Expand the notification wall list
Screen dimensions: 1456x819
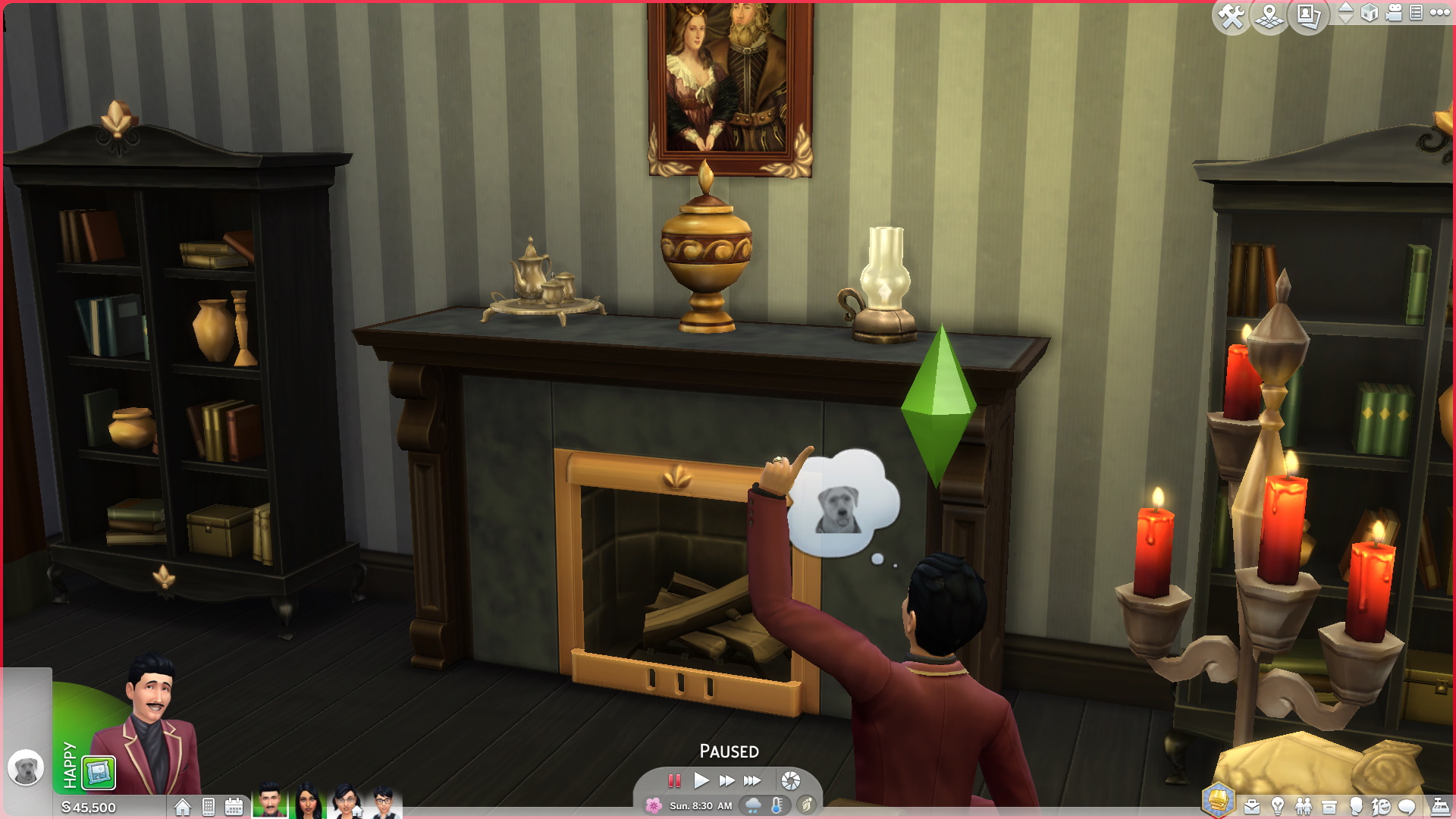[x=1416, y=13]
